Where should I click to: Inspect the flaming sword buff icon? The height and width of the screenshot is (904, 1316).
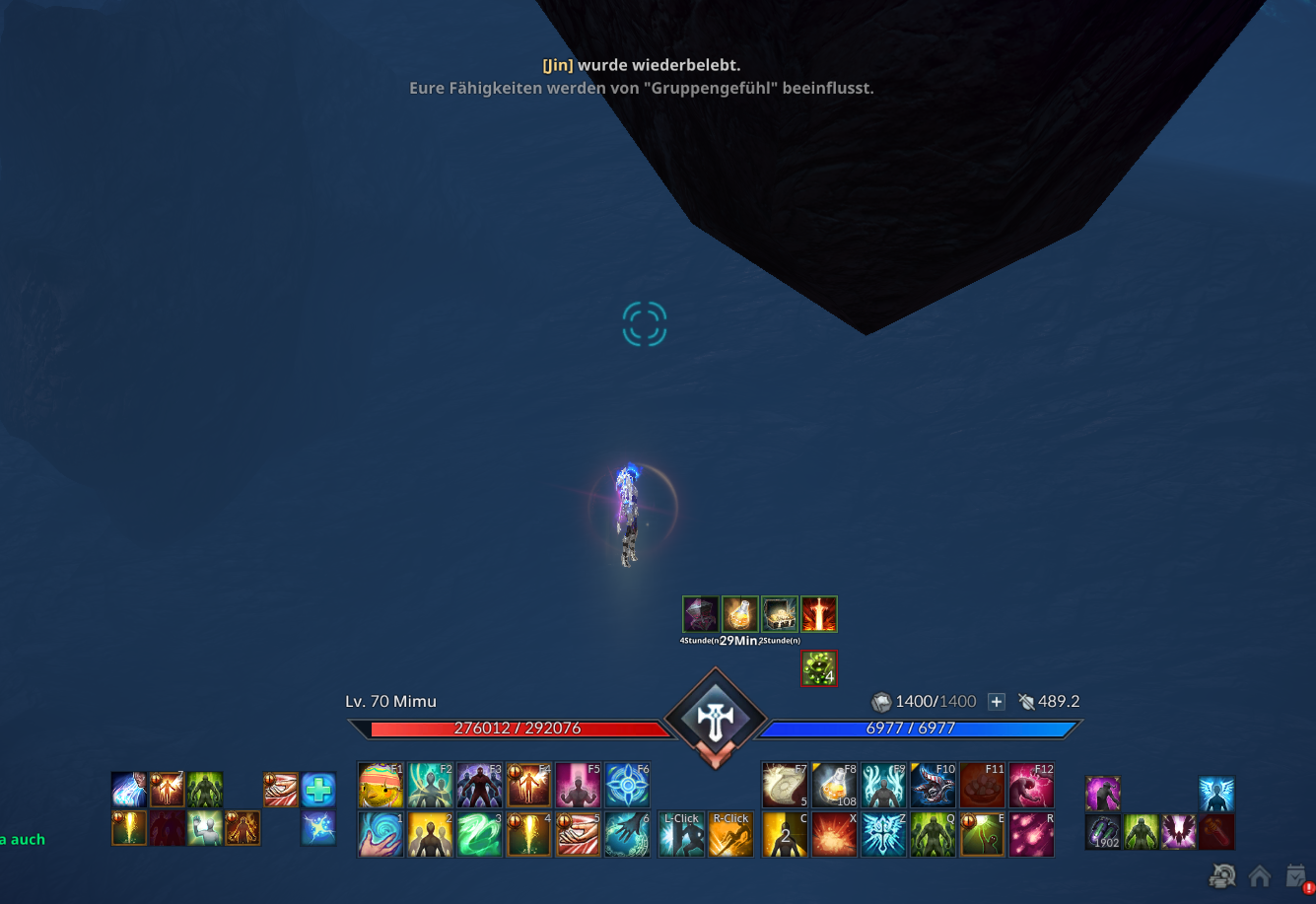[x=819, y=614]
